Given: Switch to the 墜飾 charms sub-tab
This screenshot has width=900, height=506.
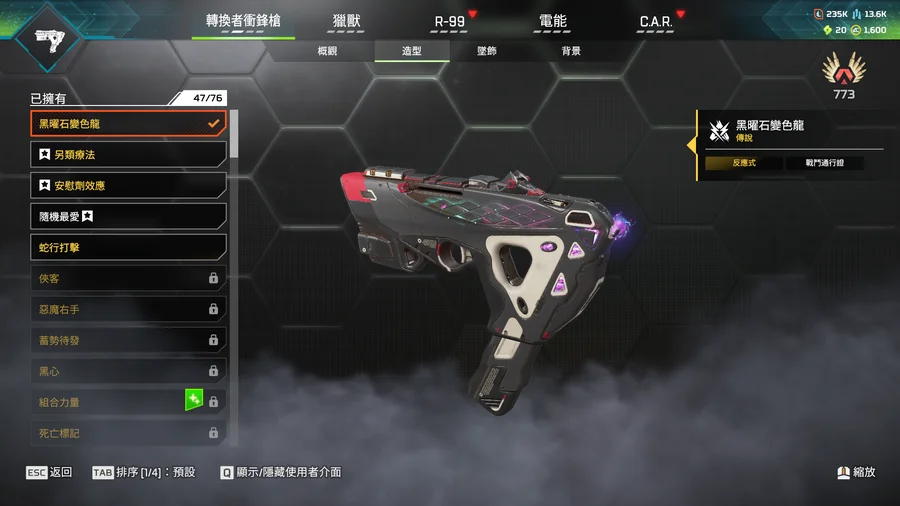Looking at the screenshot, I should (487, 51).
